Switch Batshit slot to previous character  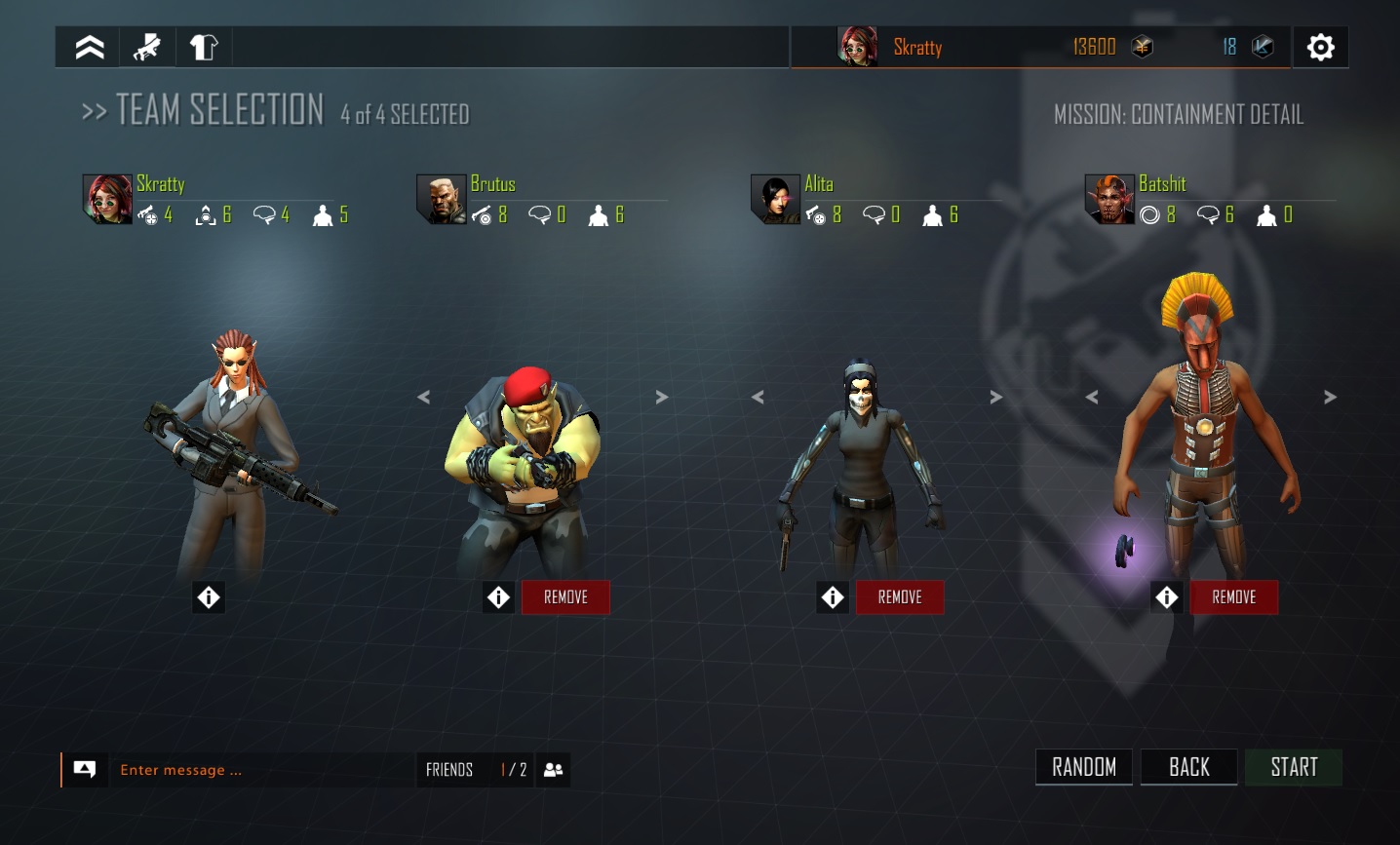point(1092,397)
